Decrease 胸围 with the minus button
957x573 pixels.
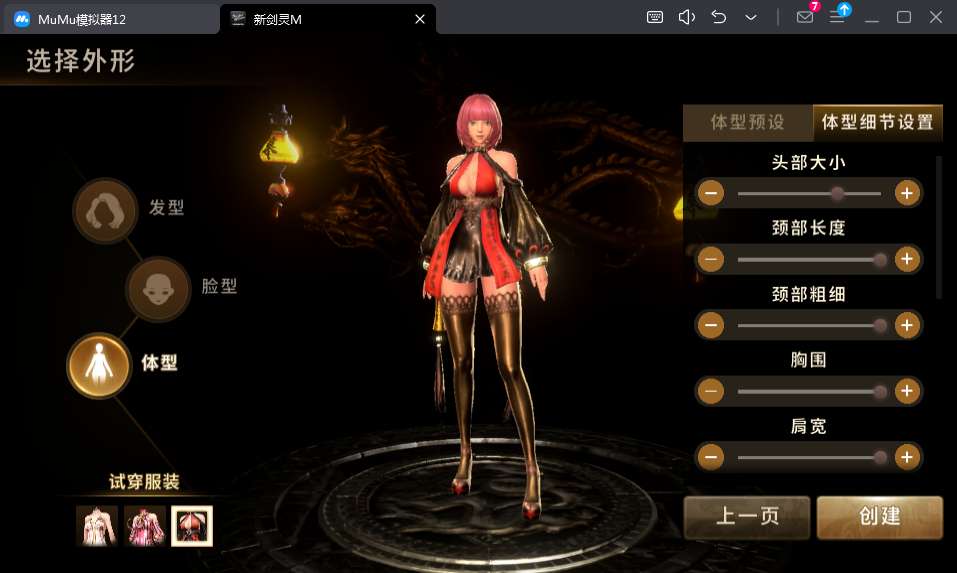tap(711, 391)
